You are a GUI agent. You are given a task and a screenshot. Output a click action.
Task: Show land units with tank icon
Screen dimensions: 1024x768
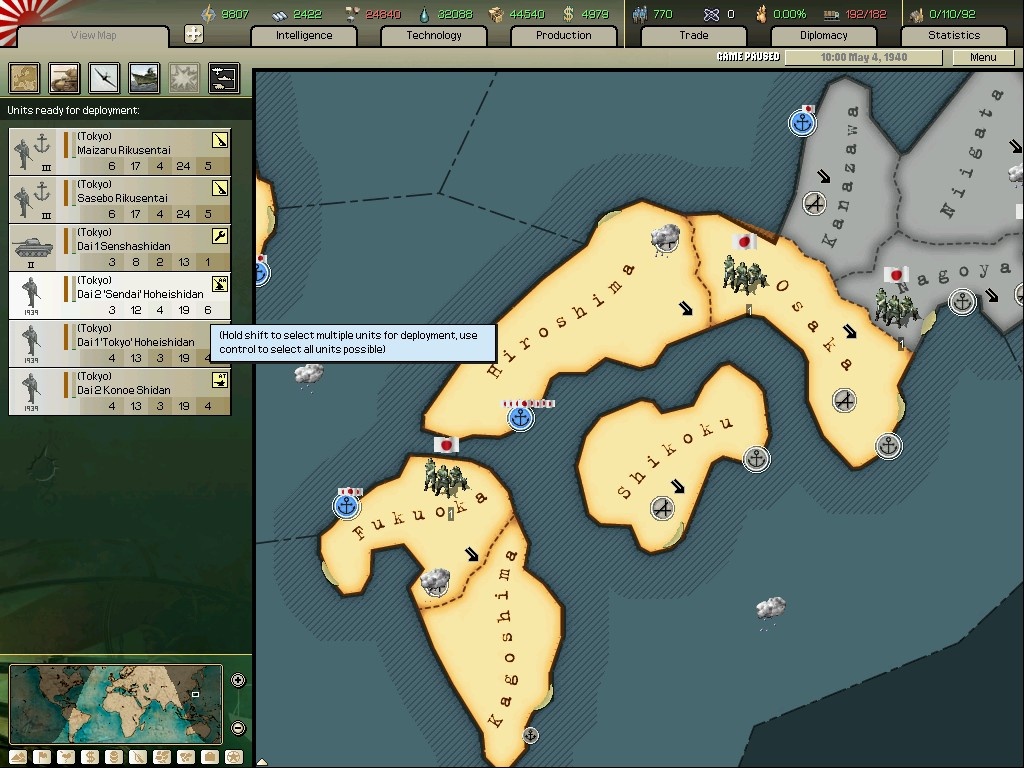coord(64,77)
